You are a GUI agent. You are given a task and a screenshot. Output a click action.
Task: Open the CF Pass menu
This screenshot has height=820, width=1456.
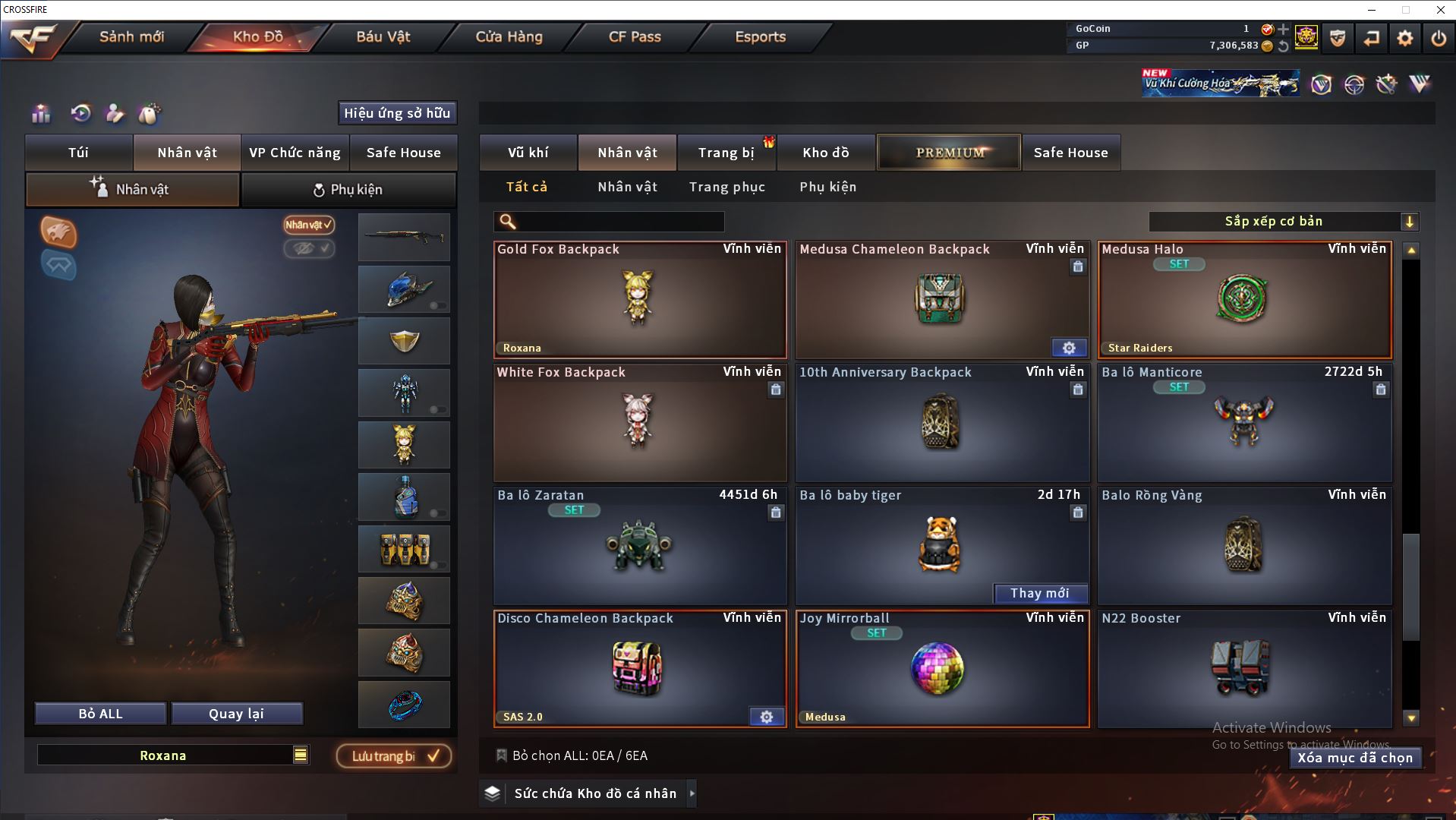635,36
